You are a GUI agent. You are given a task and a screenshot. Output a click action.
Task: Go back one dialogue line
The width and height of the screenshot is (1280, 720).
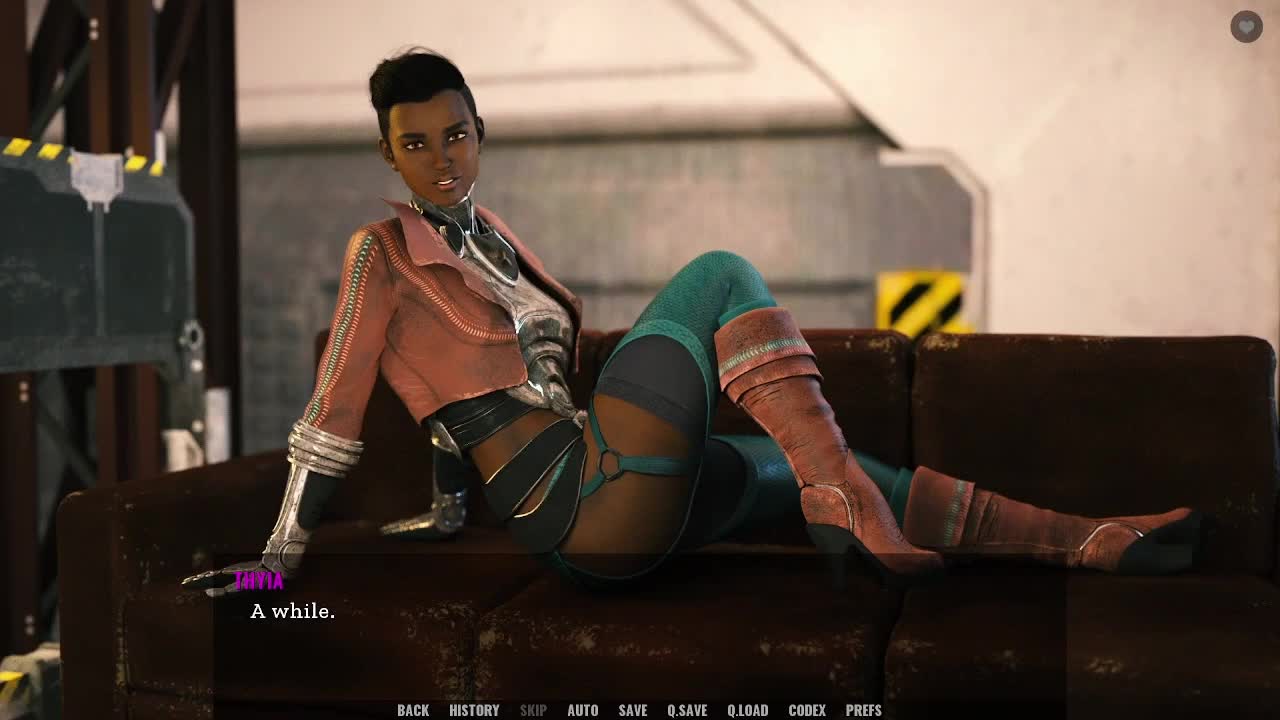pyautogui.click(x=413, y=710)
